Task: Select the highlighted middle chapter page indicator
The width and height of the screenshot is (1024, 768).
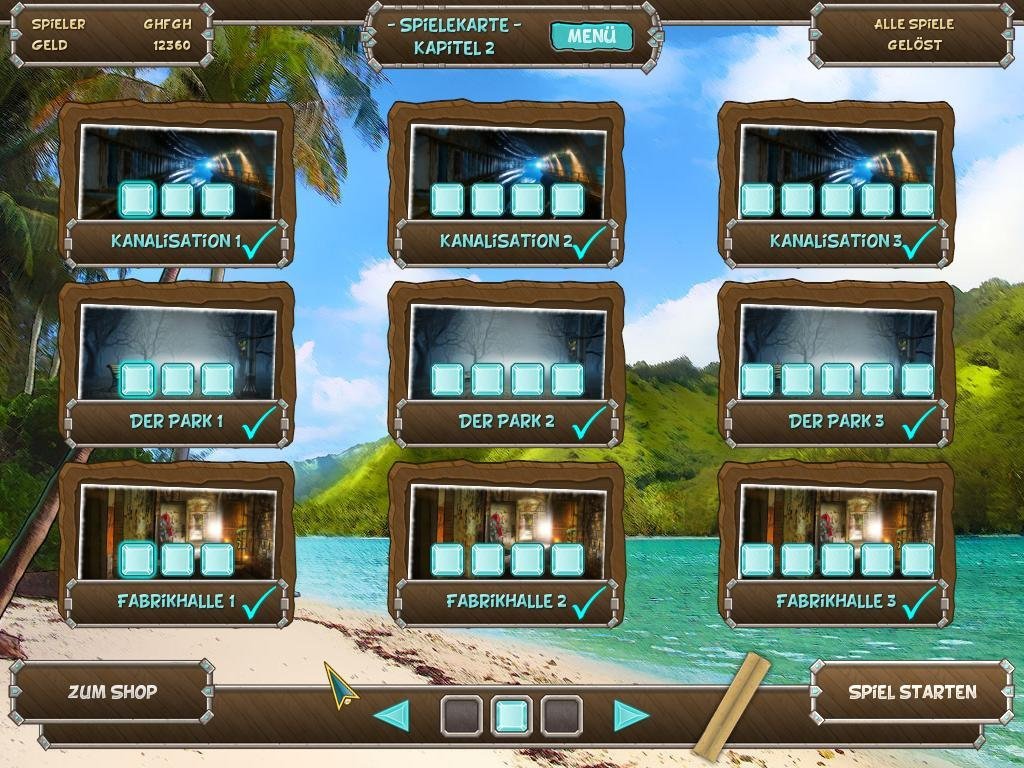Action: pos(511,716)
